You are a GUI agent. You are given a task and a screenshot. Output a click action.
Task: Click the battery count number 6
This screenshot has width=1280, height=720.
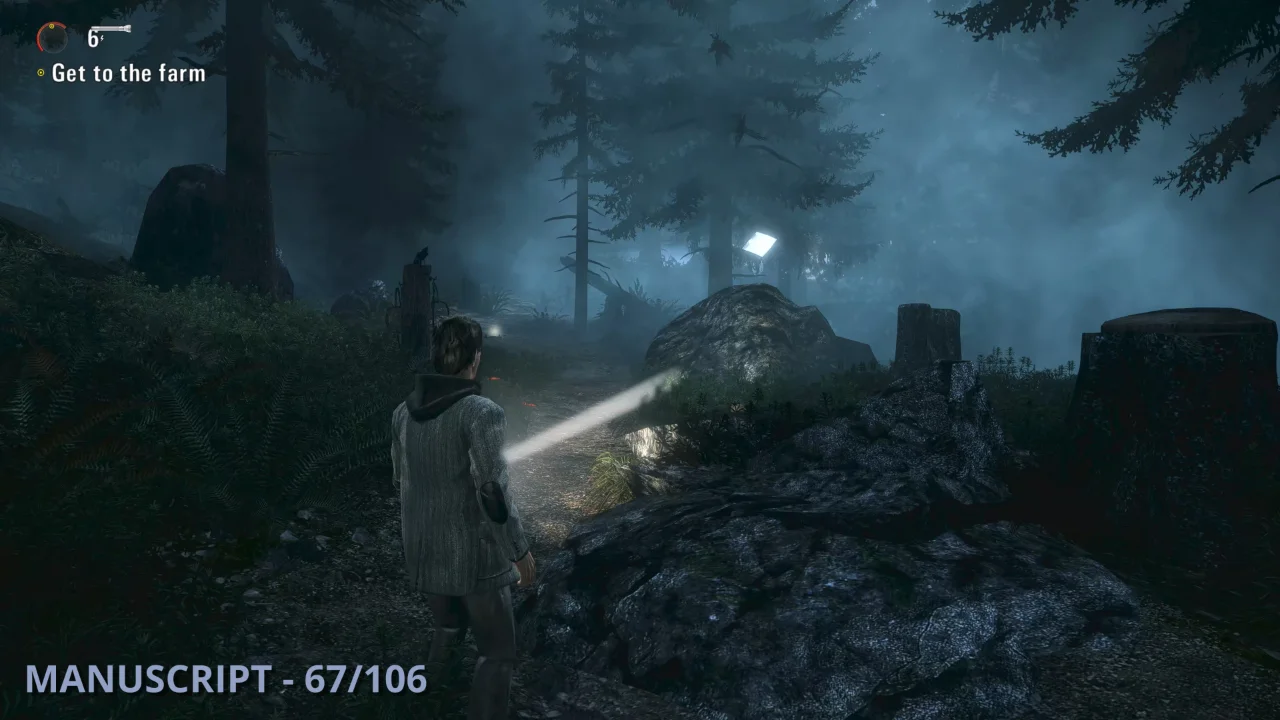(92, 38)
